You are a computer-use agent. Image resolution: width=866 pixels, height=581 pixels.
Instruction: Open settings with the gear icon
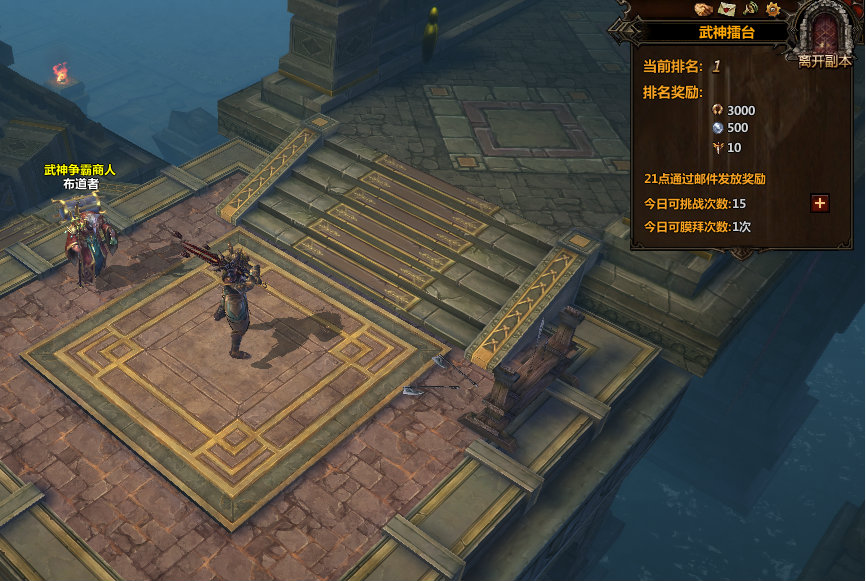[x=773, y=9]
